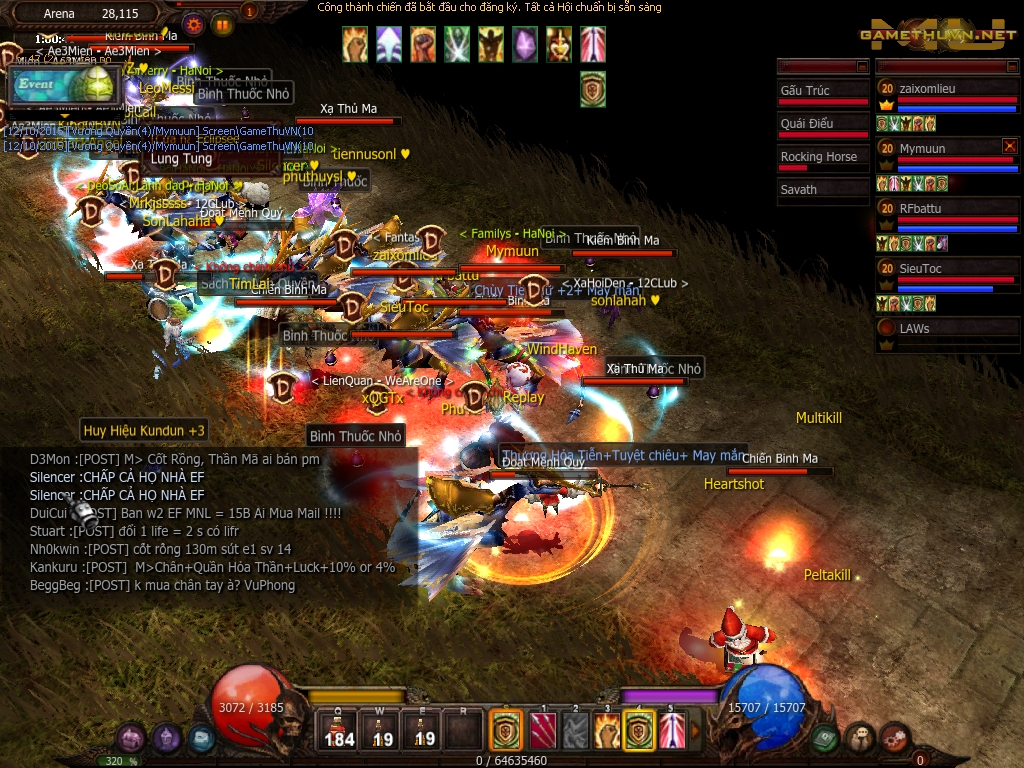Open the green icon beside the mana orb

click(824, 738)
